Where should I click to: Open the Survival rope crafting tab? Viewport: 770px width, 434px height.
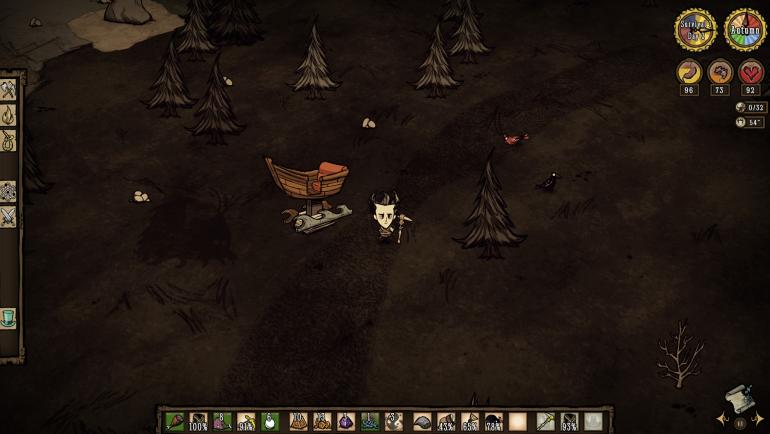[x=8, y=140]
